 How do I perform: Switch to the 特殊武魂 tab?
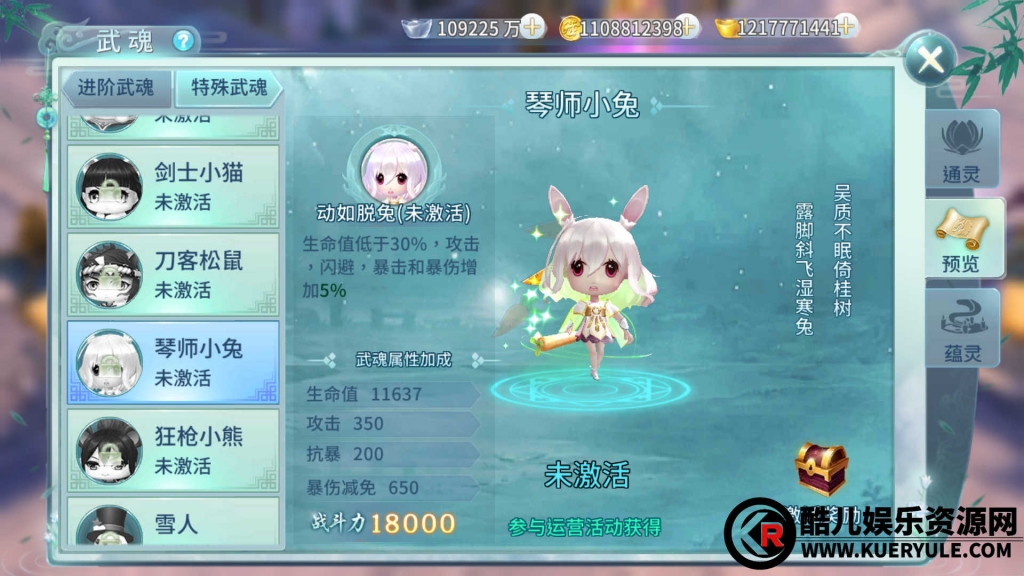229,88
